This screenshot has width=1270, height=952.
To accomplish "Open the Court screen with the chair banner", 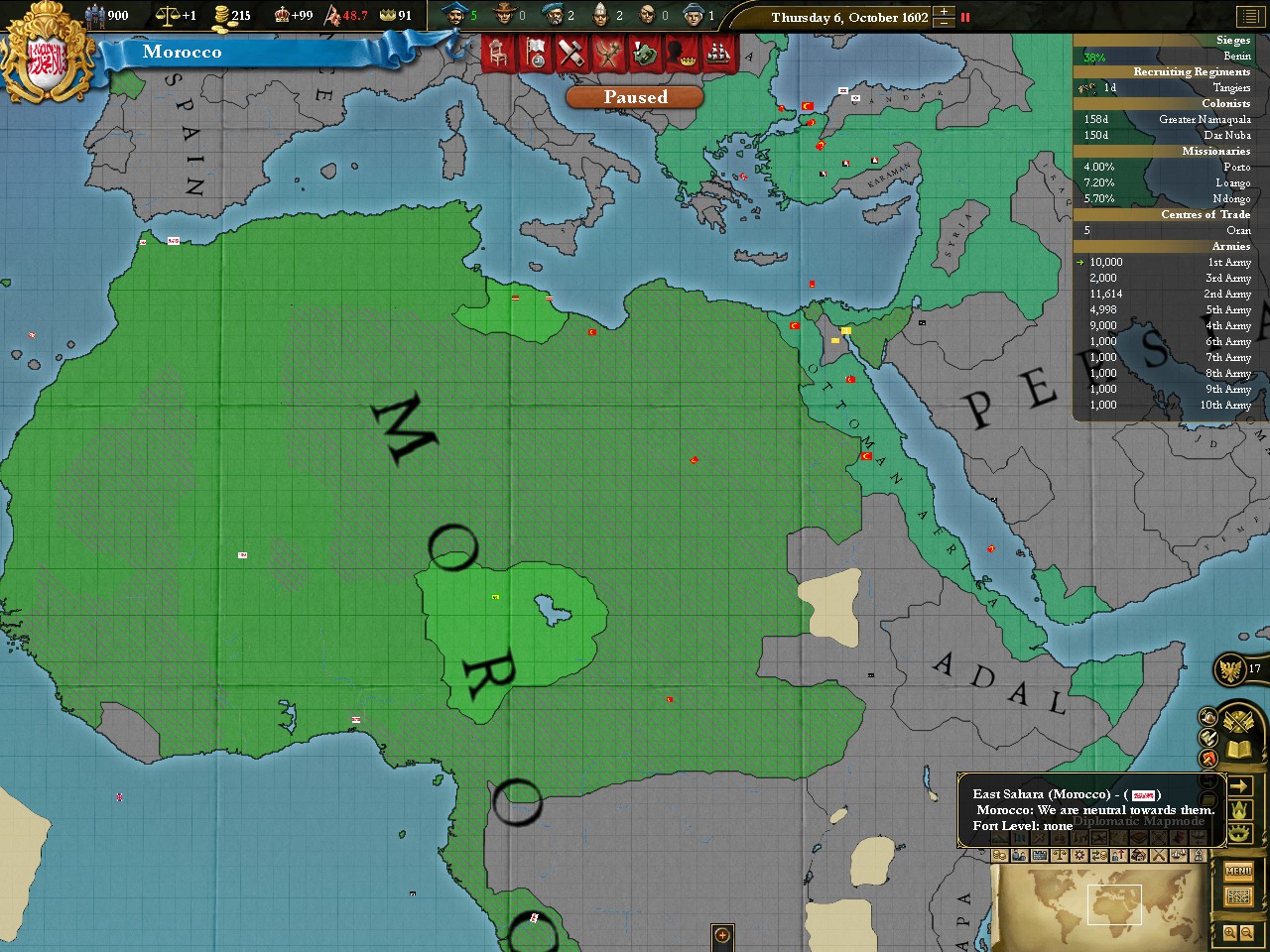I will pyautogui.click(x=496, y=54).
